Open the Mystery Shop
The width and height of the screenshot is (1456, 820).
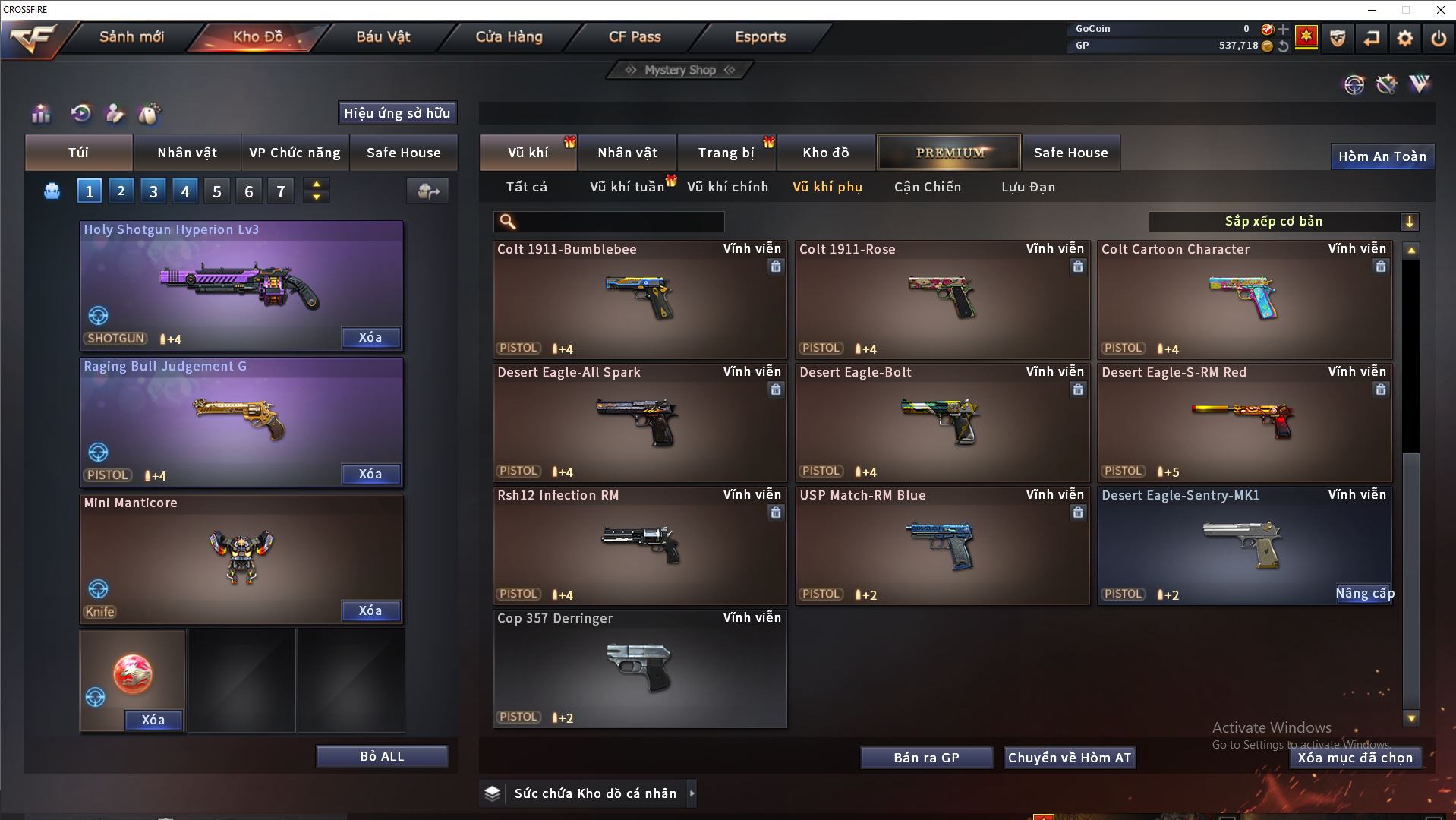click(x=680, y=70)
